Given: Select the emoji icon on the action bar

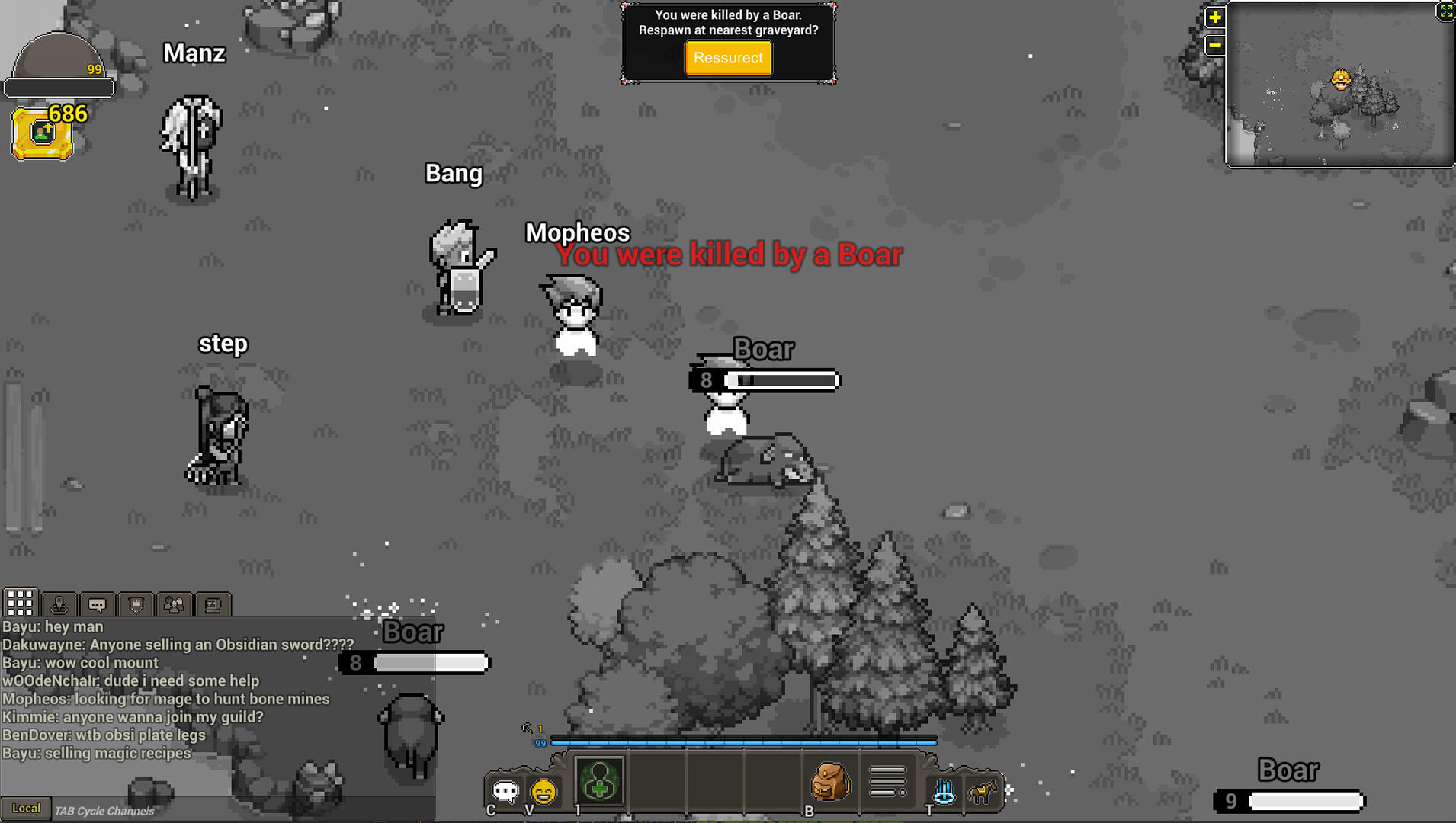Looking at the screenshot, I should (x=544, y=793).
